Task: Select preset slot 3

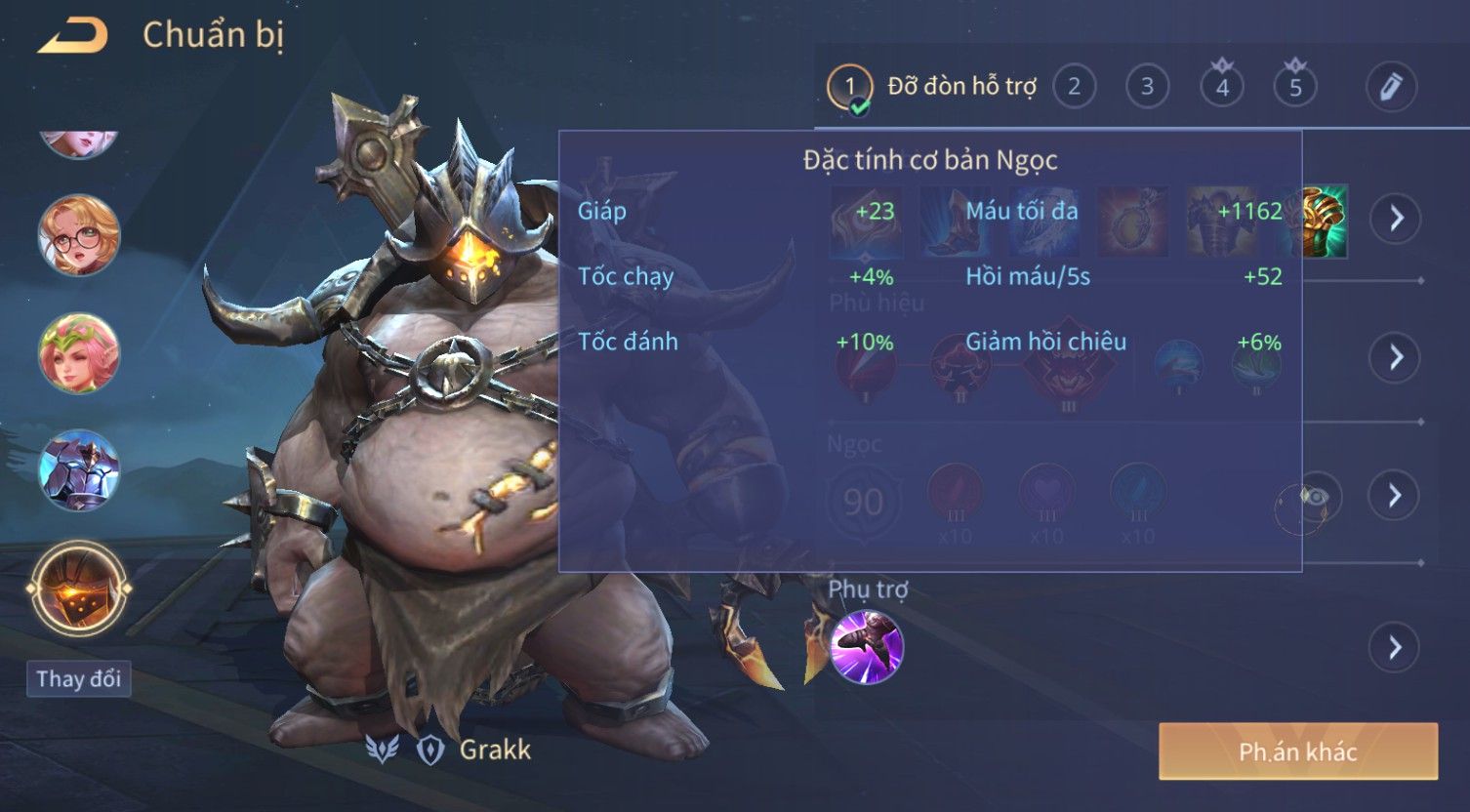Action: [x=1147, y=87]
